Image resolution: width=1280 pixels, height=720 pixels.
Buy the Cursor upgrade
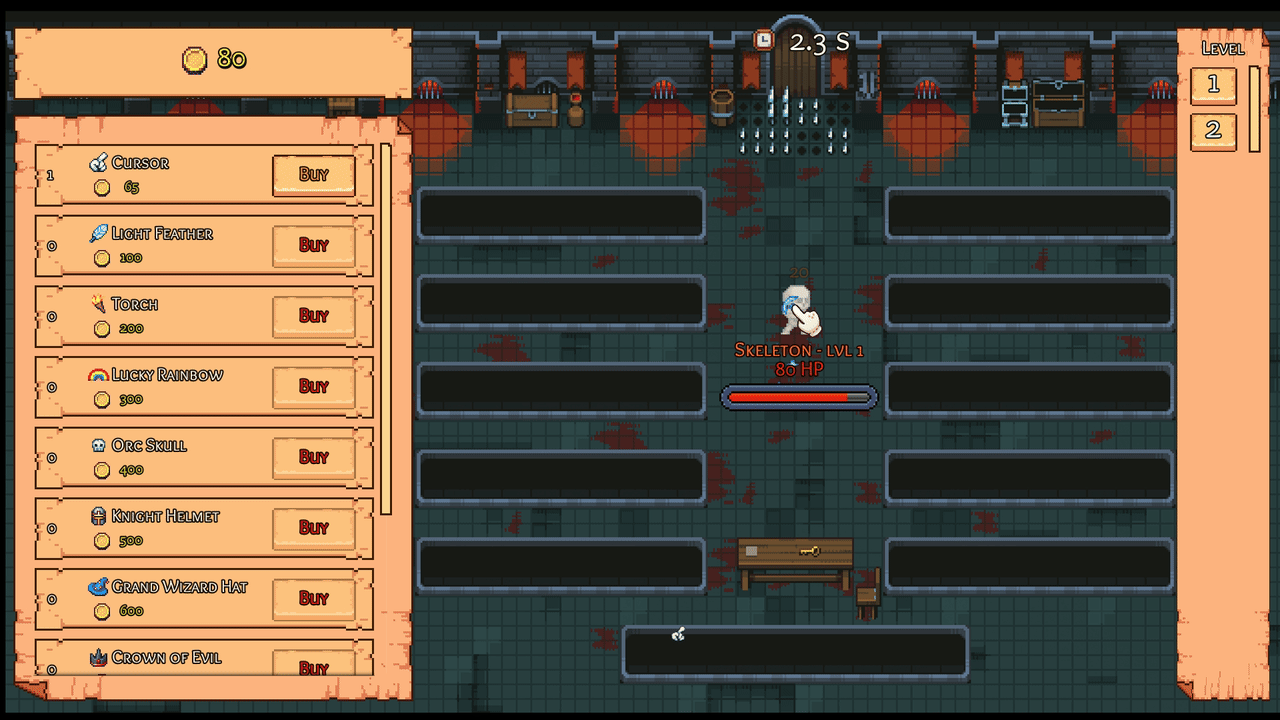pyautogui.click(x=313, y=175)
